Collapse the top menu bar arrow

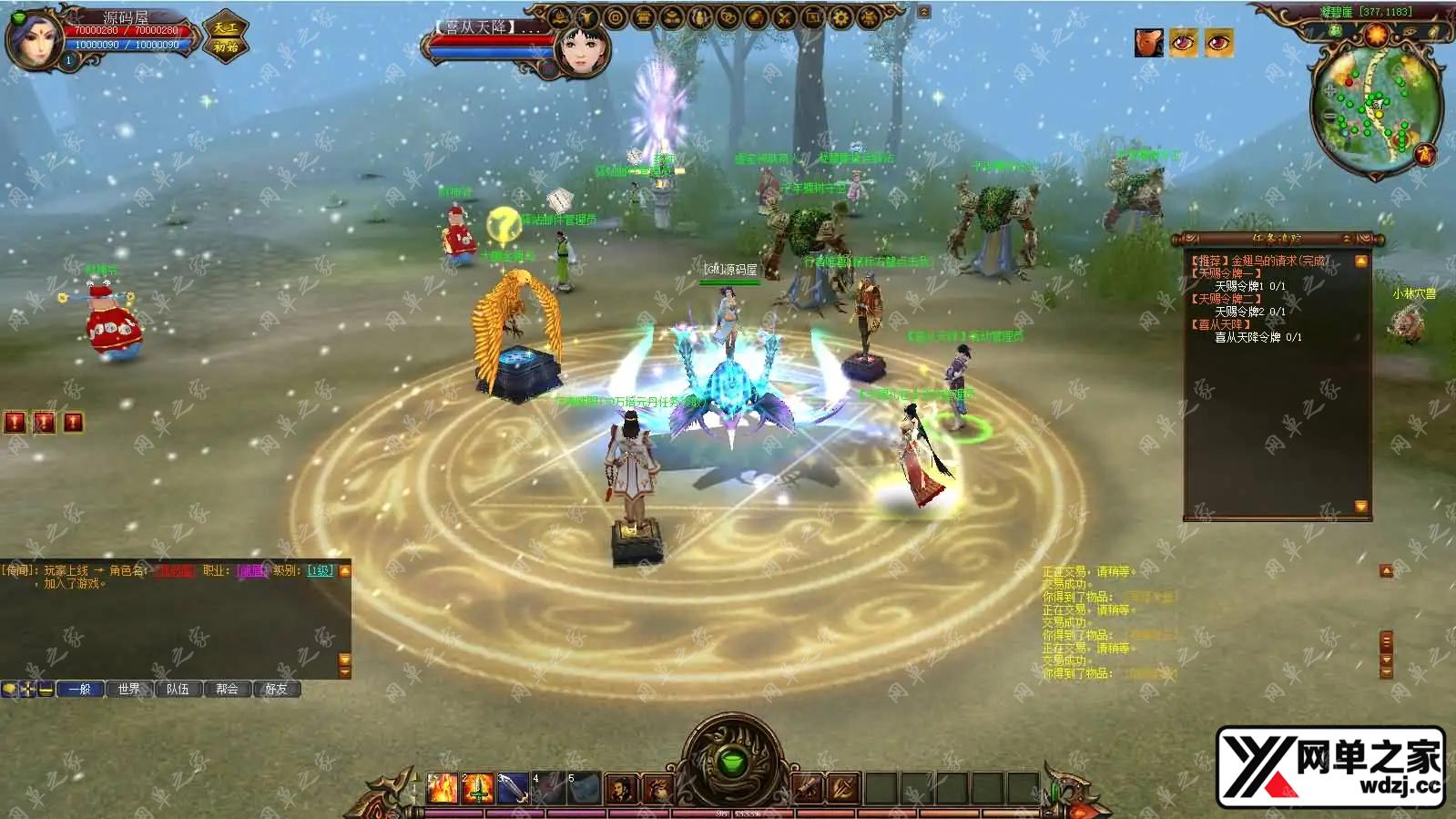[x=923, y=12]
